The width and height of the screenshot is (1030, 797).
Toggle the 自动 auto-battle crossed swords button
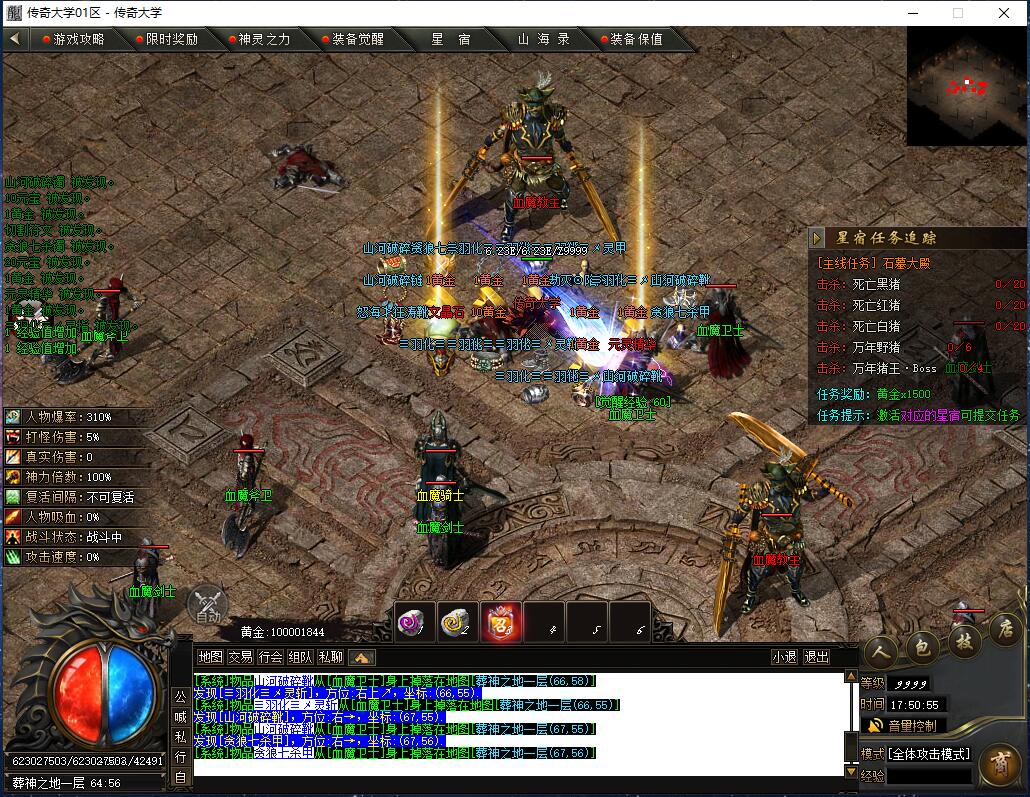(208, 605)
